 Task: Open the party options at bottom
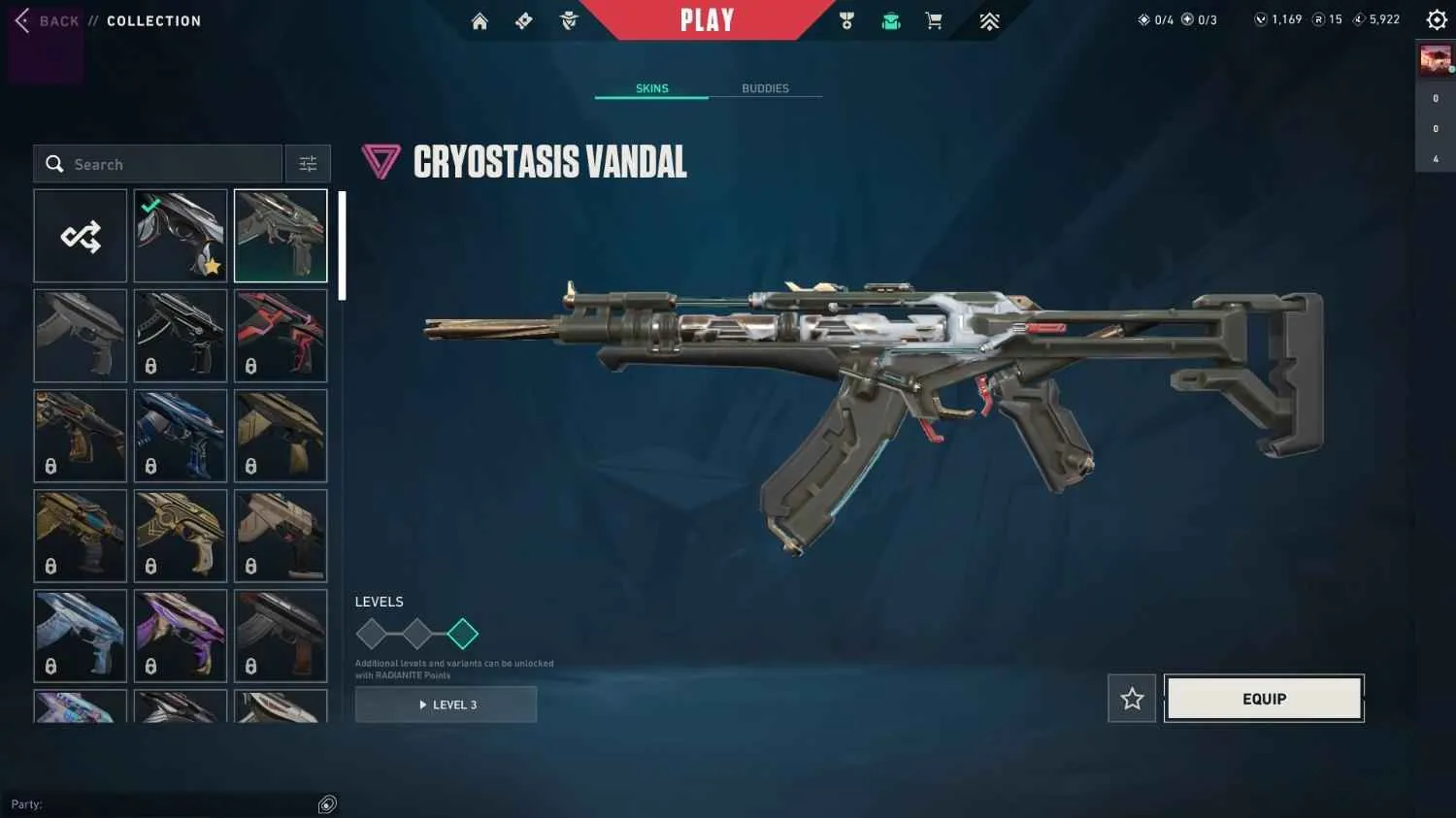(326, 803)
